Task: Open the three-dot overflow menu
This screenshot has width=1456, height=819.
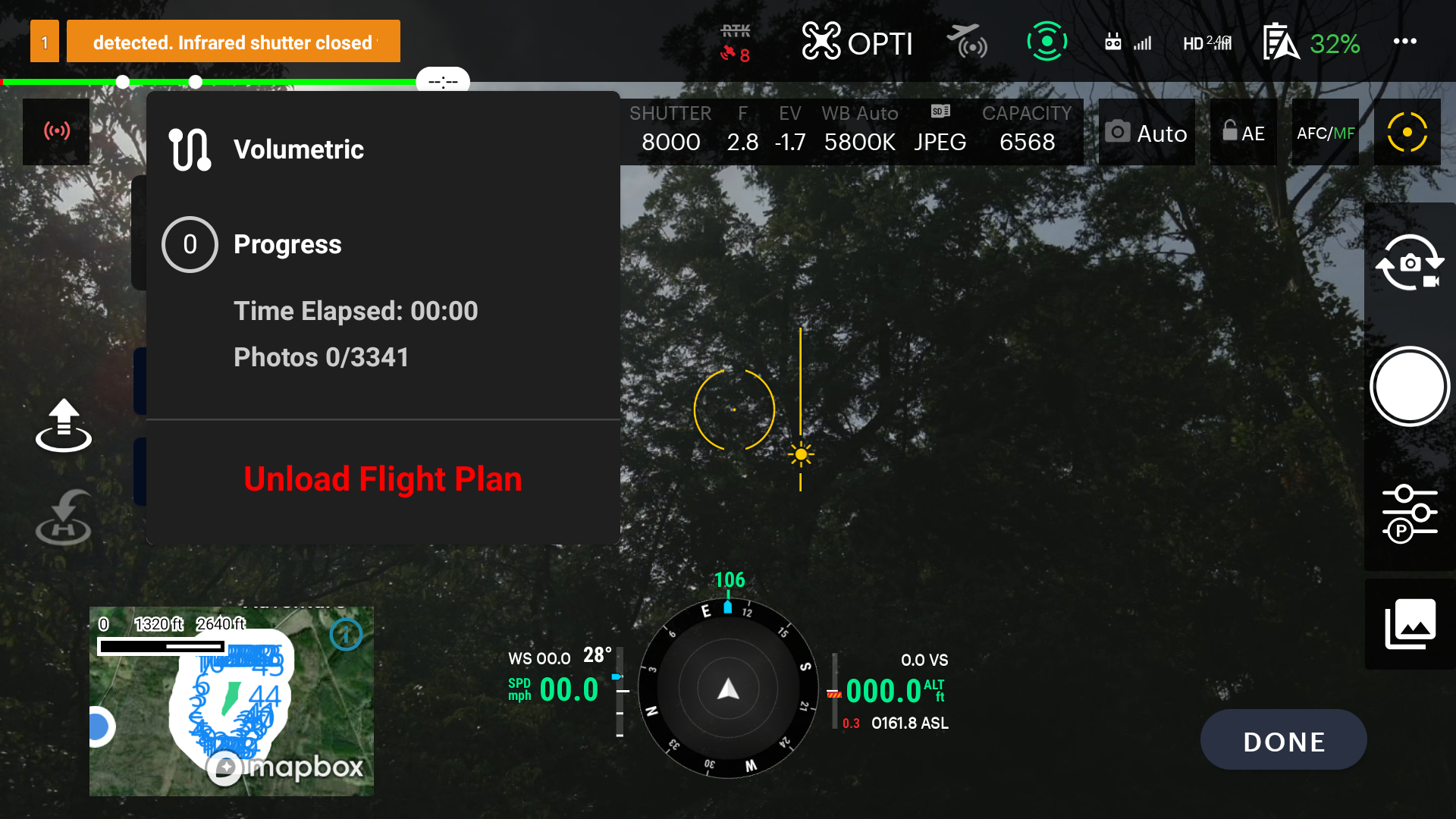Action: pyautogui.click(x=1406, y=42)
